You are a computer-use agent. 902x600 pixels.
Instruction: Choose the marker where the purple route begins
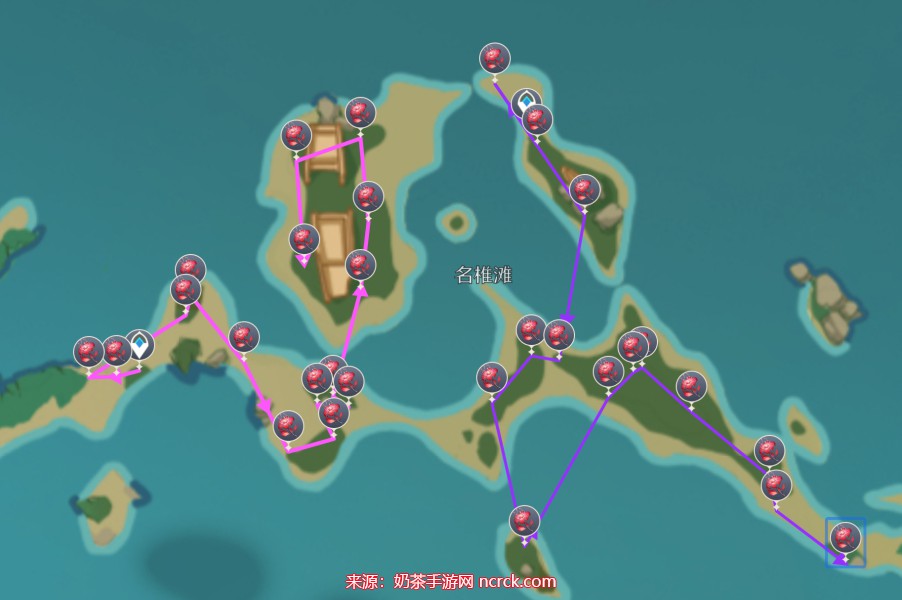pyautogui.click(x=494, y=59)
